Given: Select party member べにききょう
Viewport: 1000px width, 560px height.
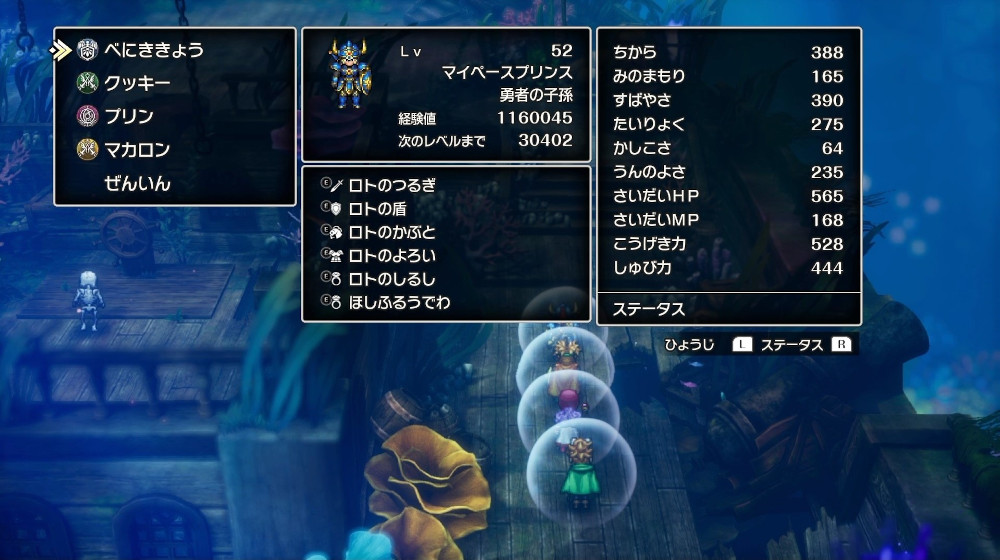Looking at the screenshot, I should 154,50.
